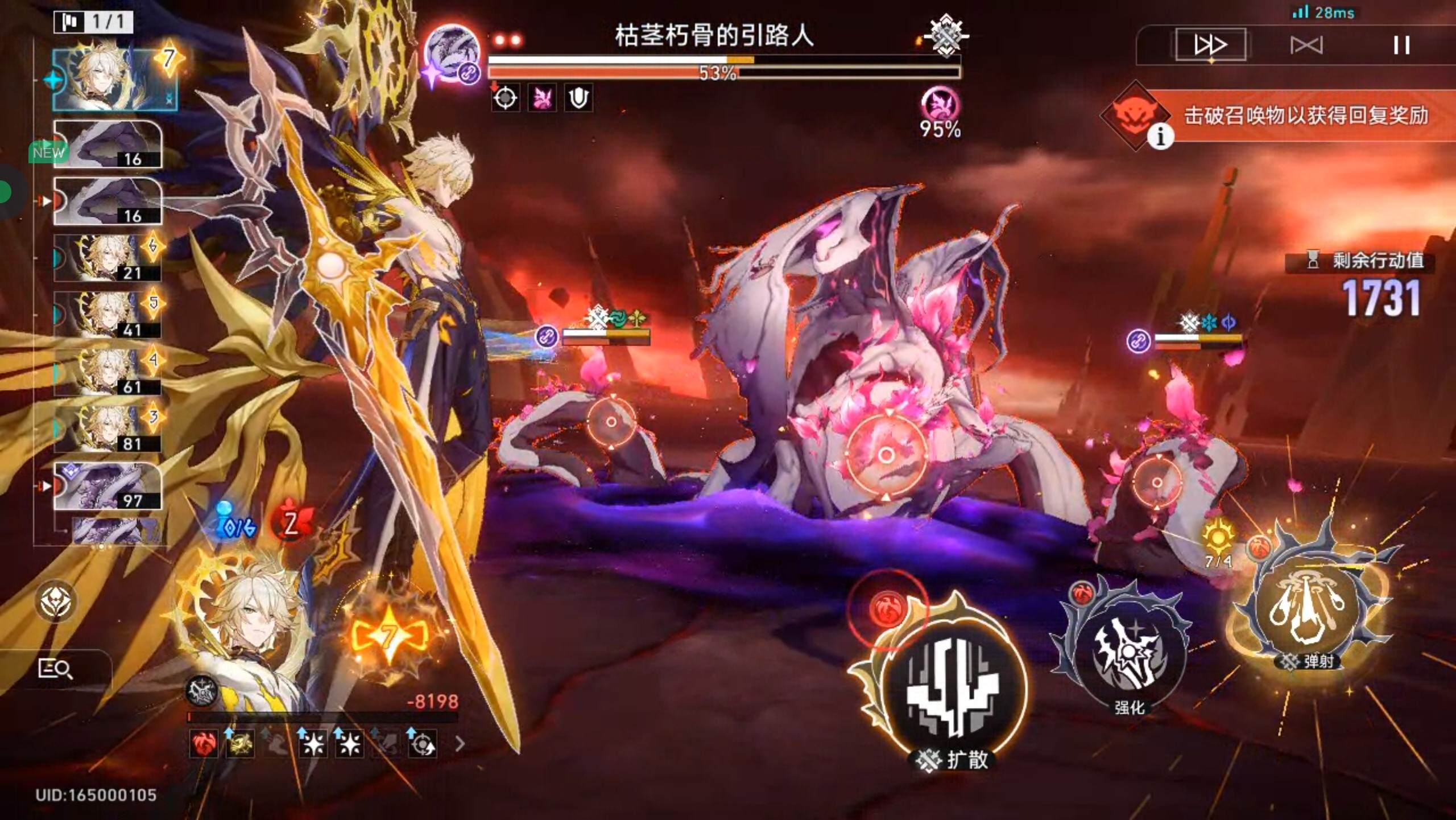Viewport: 1456px width, 820px height.
Task: Toggle the fast-forward speed button
Action: [x=1210, y=44]
